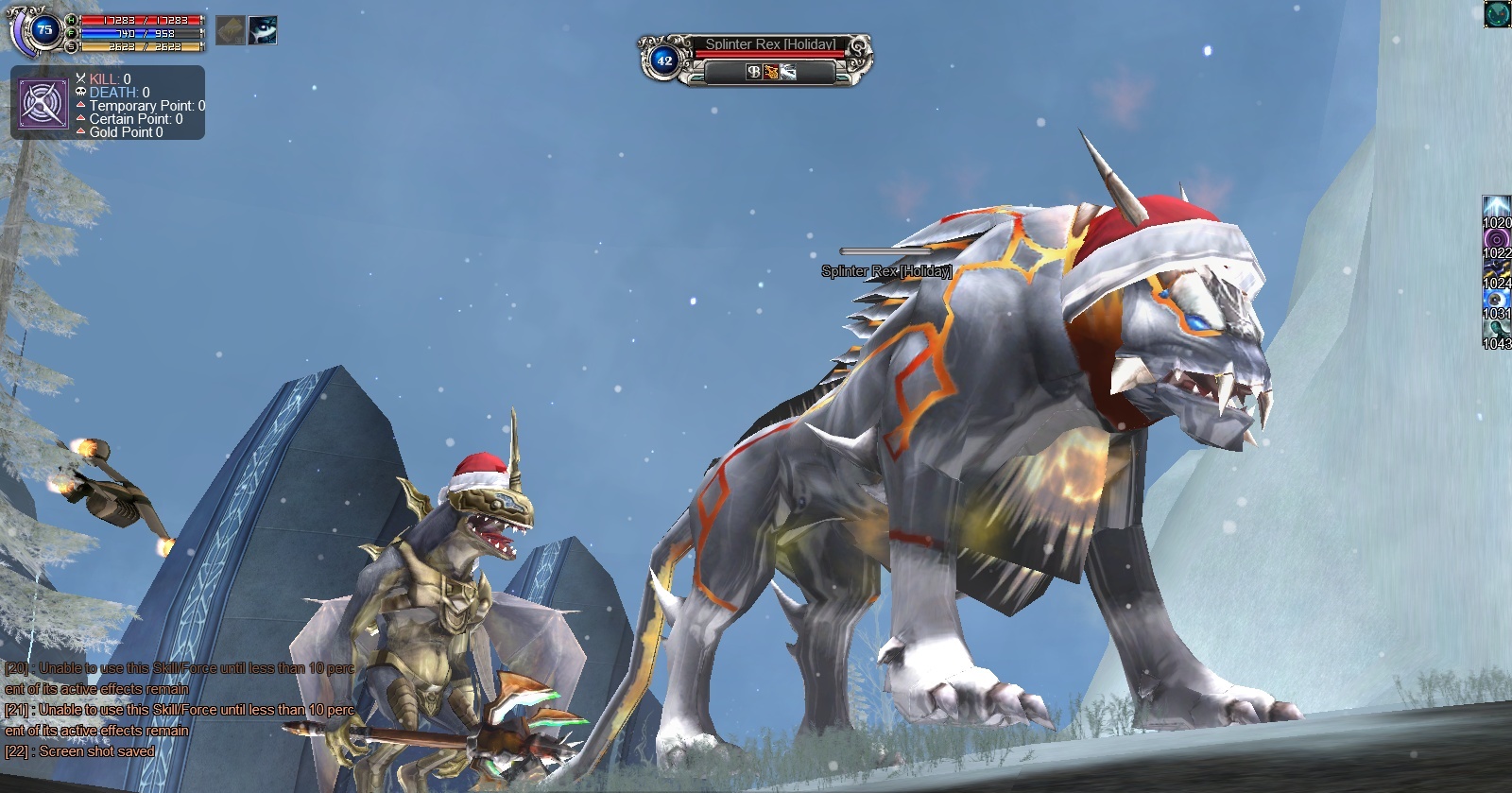Click the blue eye buff icon
The image size is (1512, 793).
click(263, 31)
